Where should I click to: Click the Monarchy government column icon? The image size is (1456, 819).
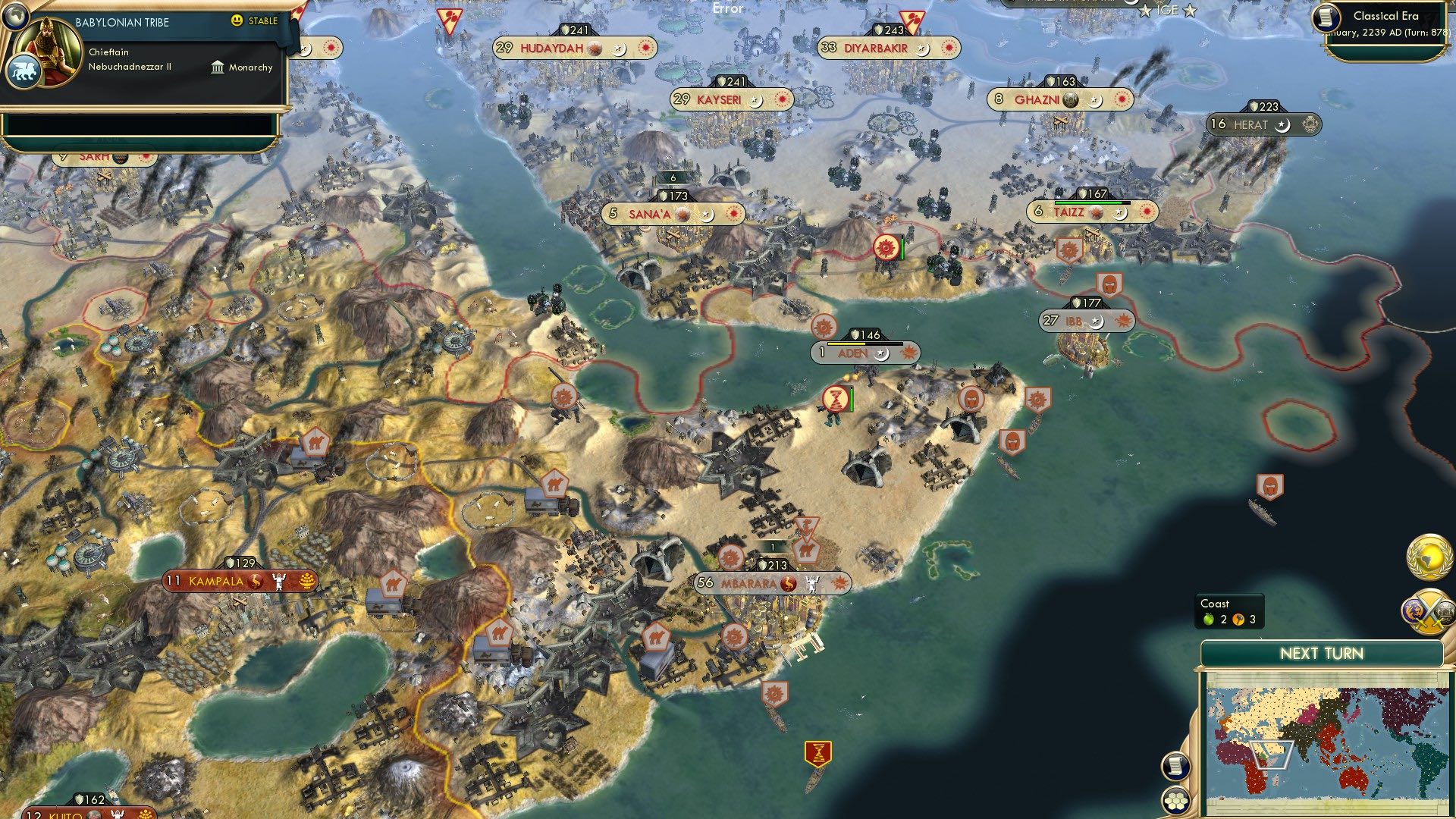(218, 67)
